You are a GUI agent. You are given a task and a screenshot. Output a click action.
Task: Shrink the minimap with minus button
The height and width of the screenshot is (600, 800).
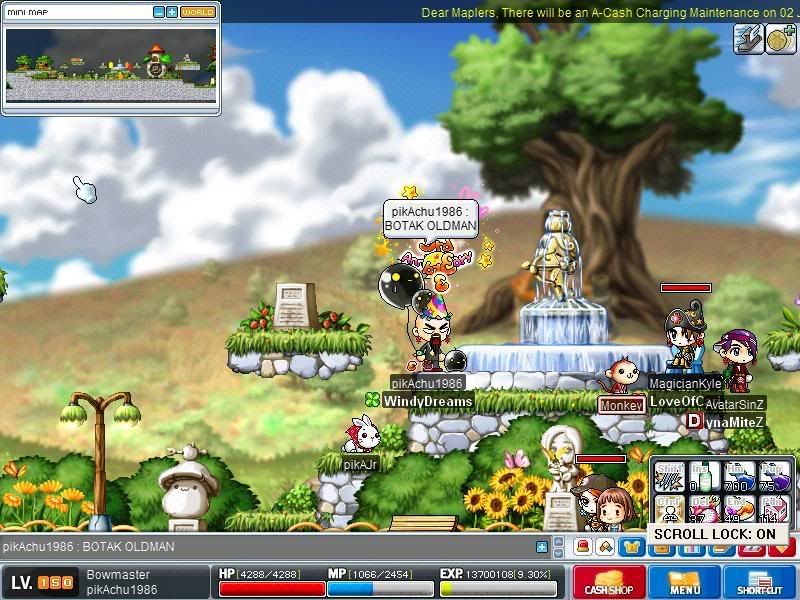click(x=159, y=12)
